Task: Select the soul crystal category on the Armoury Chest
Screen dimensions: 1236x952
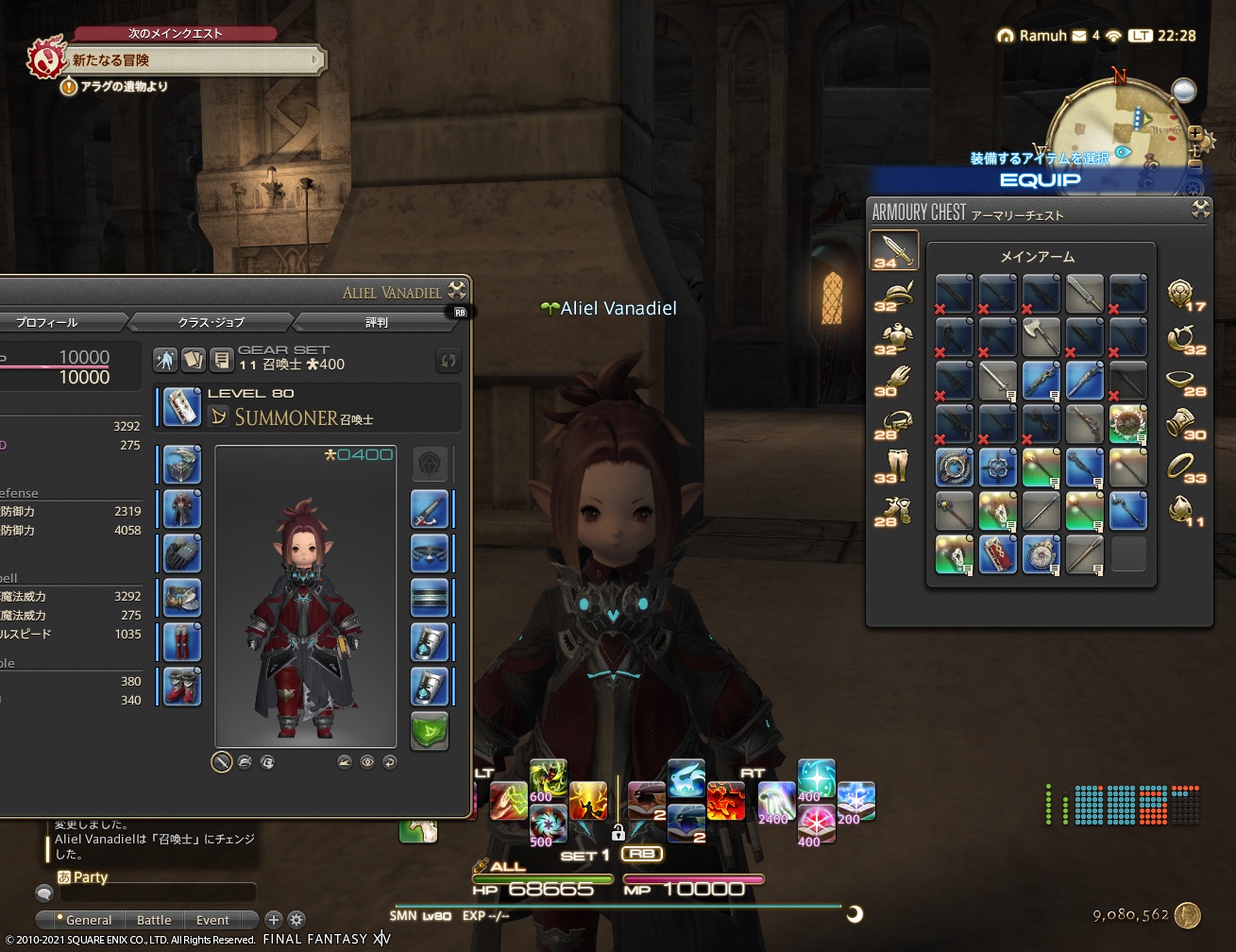Action: click(x=1182, y=507)
